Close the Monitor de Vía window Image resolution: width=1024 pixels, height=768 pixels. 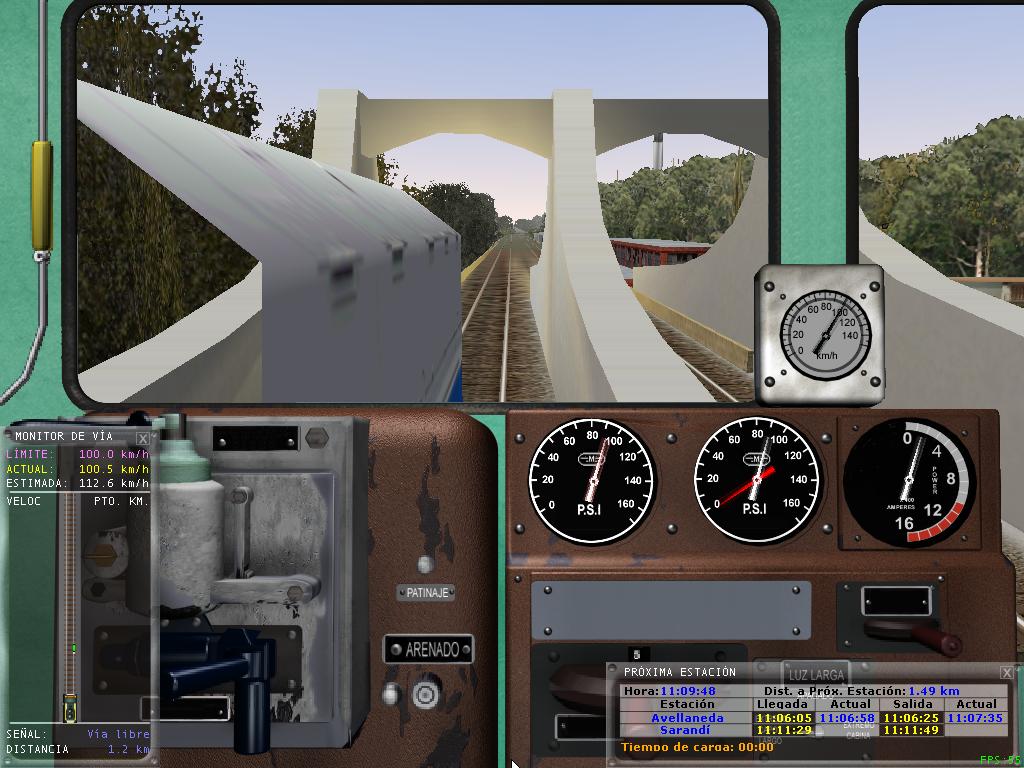pyautogui.click(x=143, y=438)
